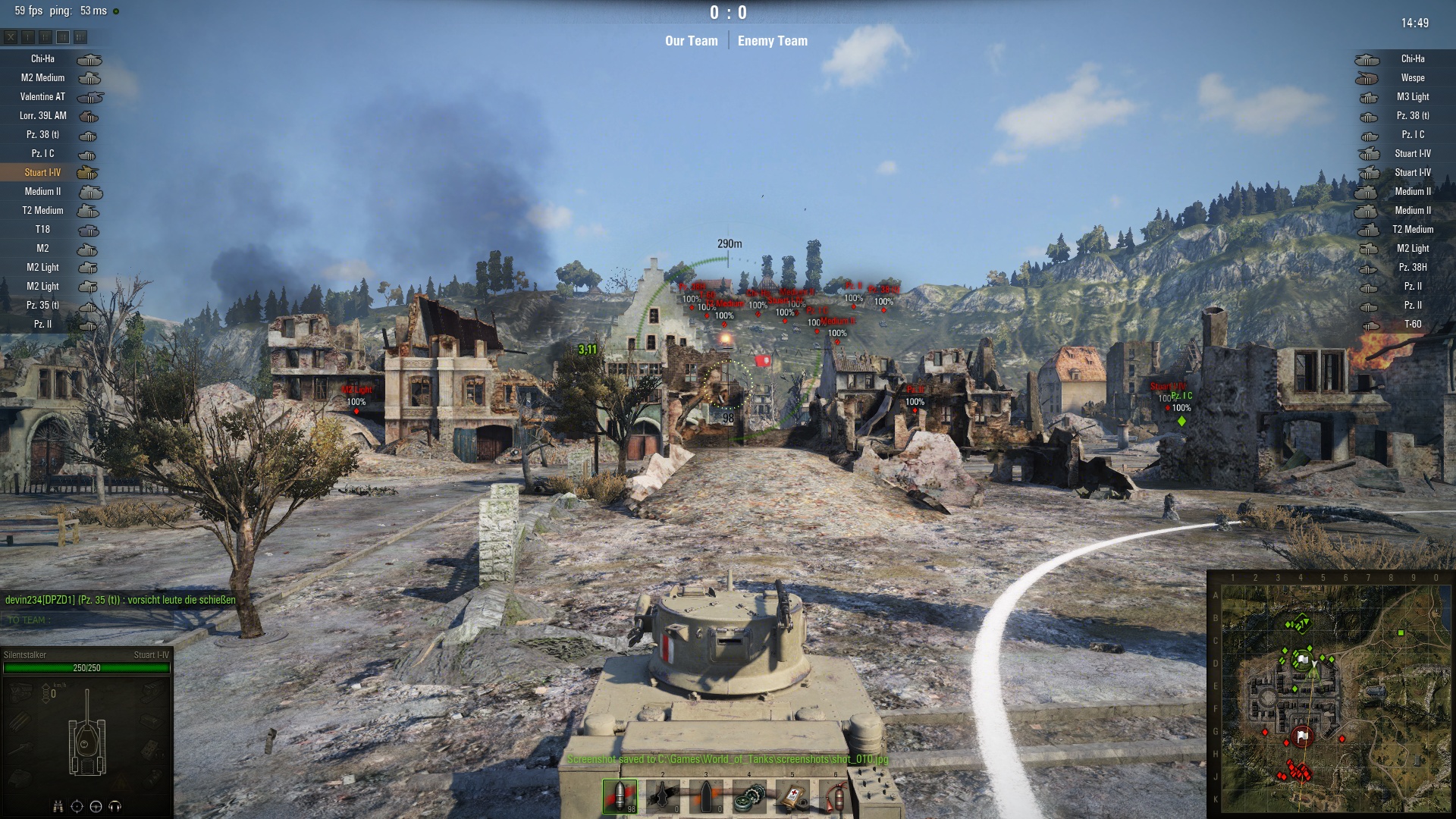Select Pz. 38H in the enemy team list
This screenshot has width=1456, height=819.
(x=1412, y=268)
